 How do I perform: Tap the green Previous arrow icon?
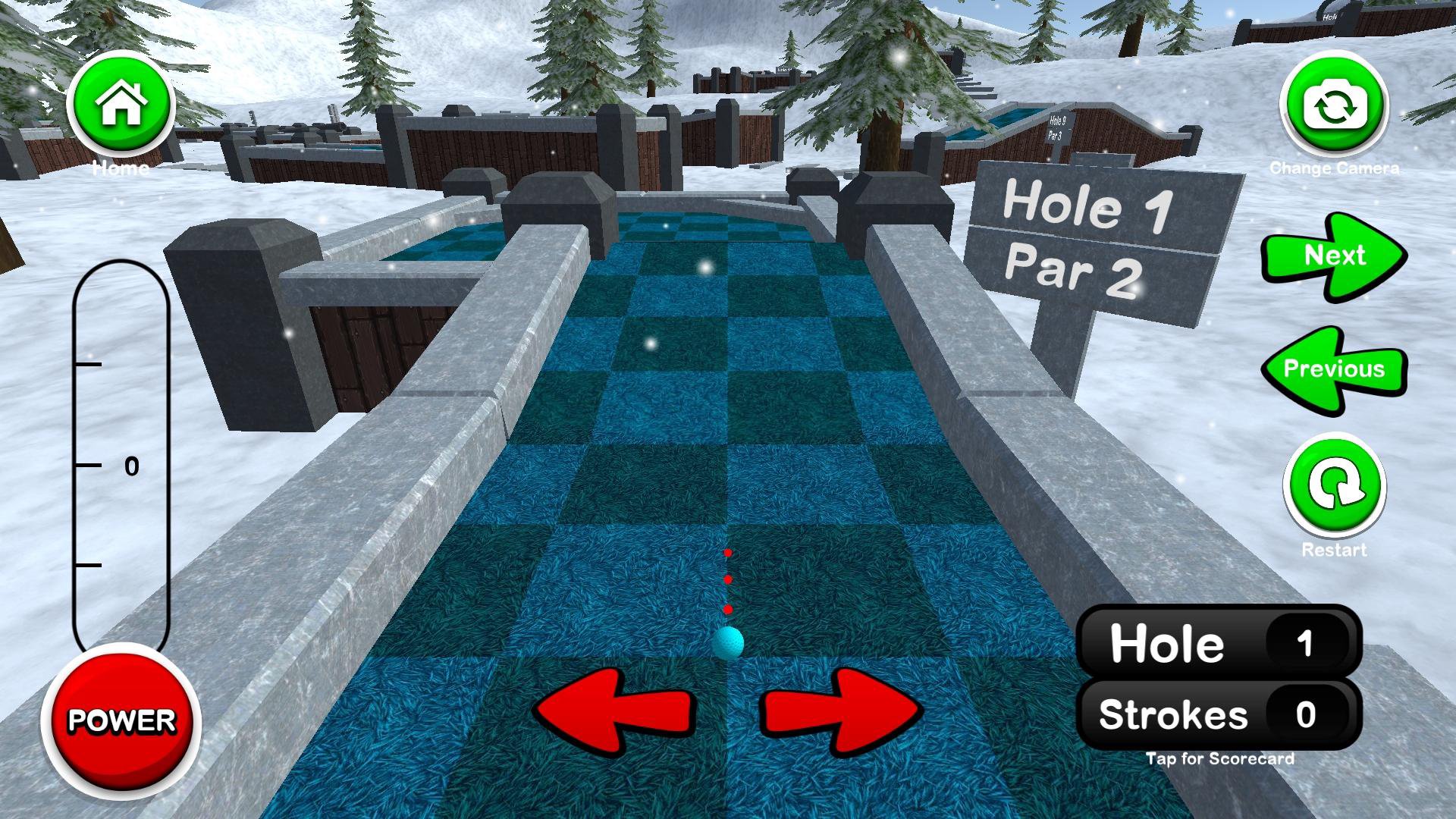[x=1335, y=369]
